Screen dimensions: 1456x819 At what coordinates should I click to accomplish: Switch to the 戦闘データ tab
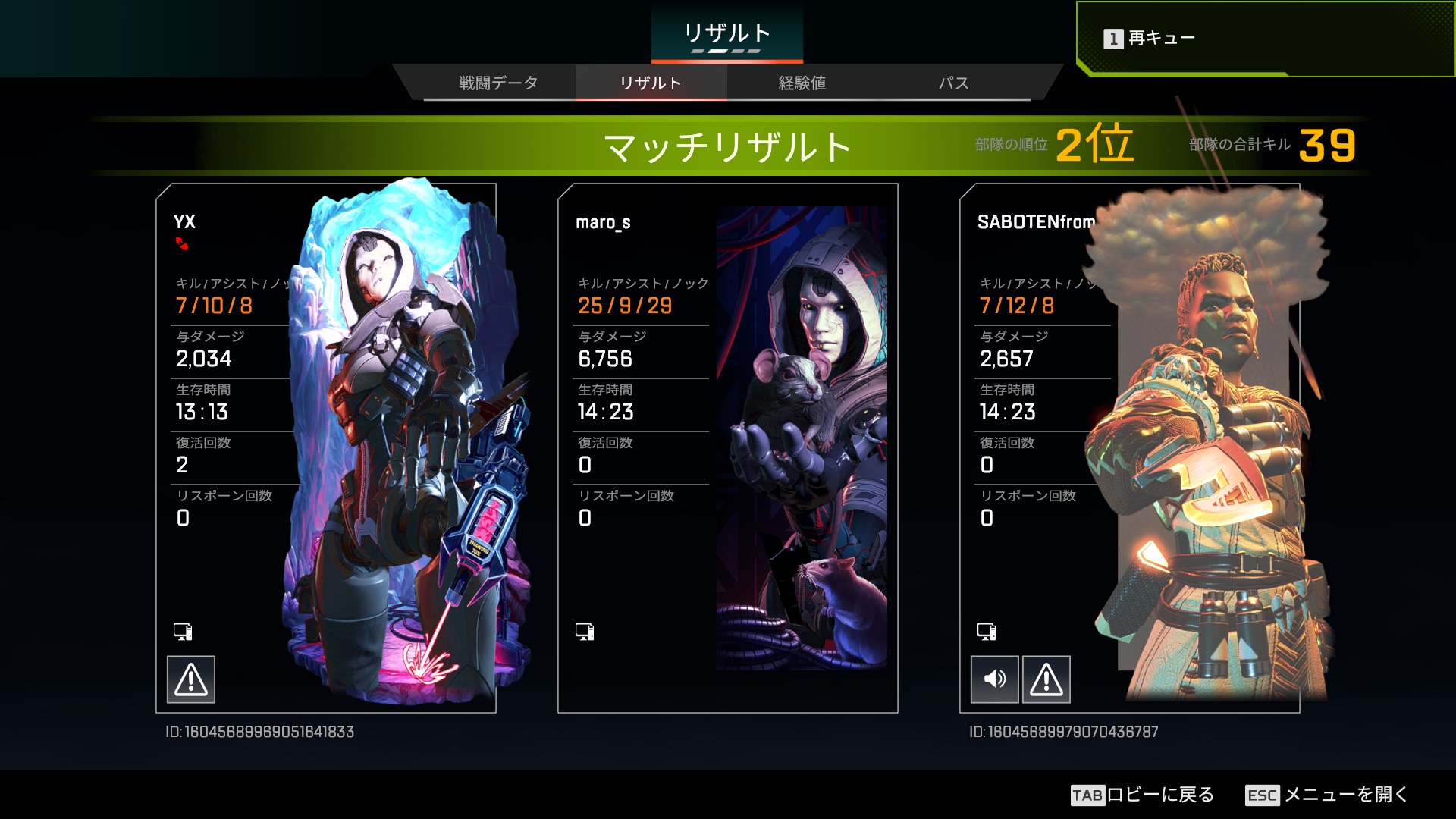[498, 83]
